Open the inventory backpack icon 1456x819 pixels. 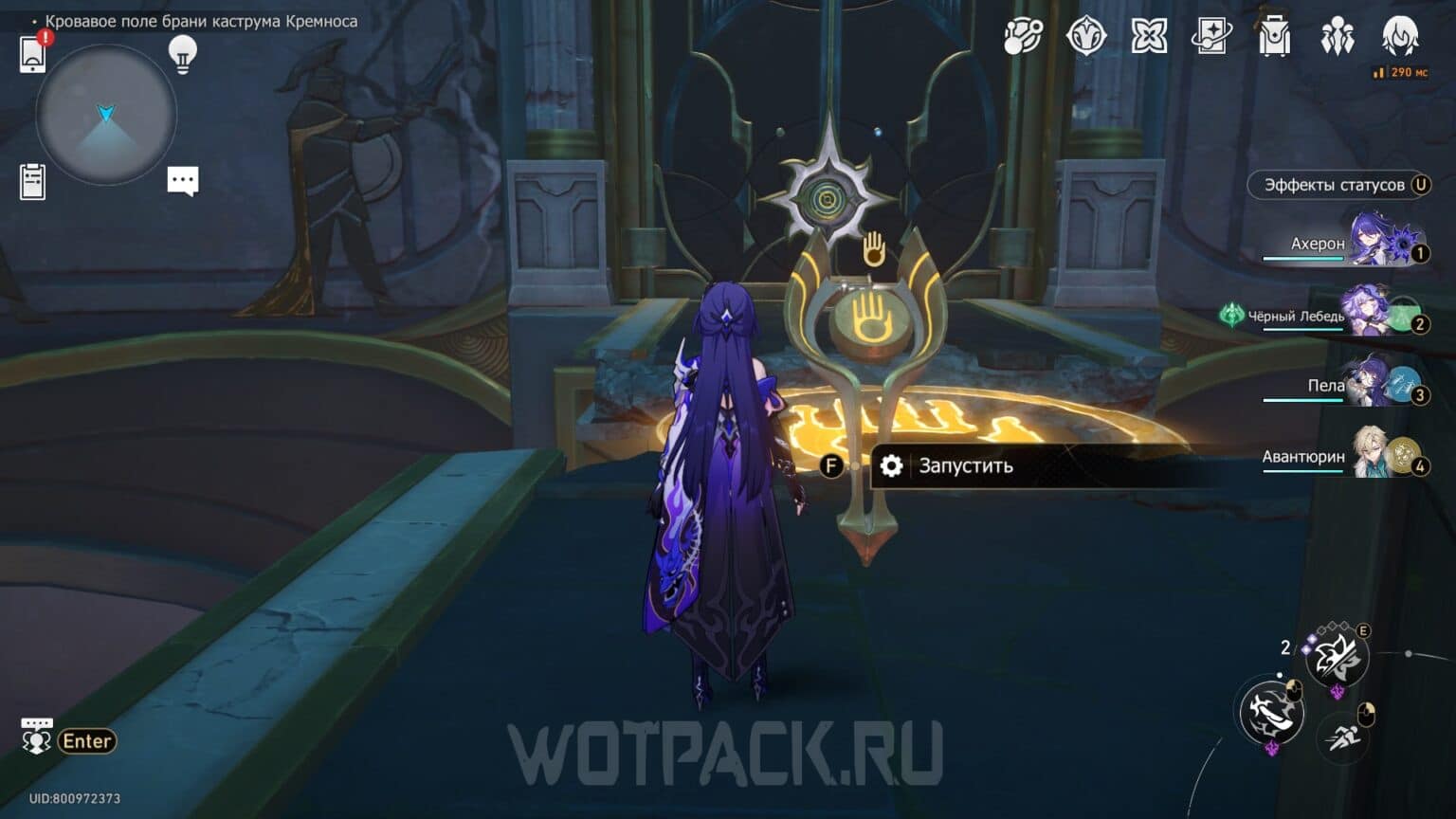tap(1273, 38)
